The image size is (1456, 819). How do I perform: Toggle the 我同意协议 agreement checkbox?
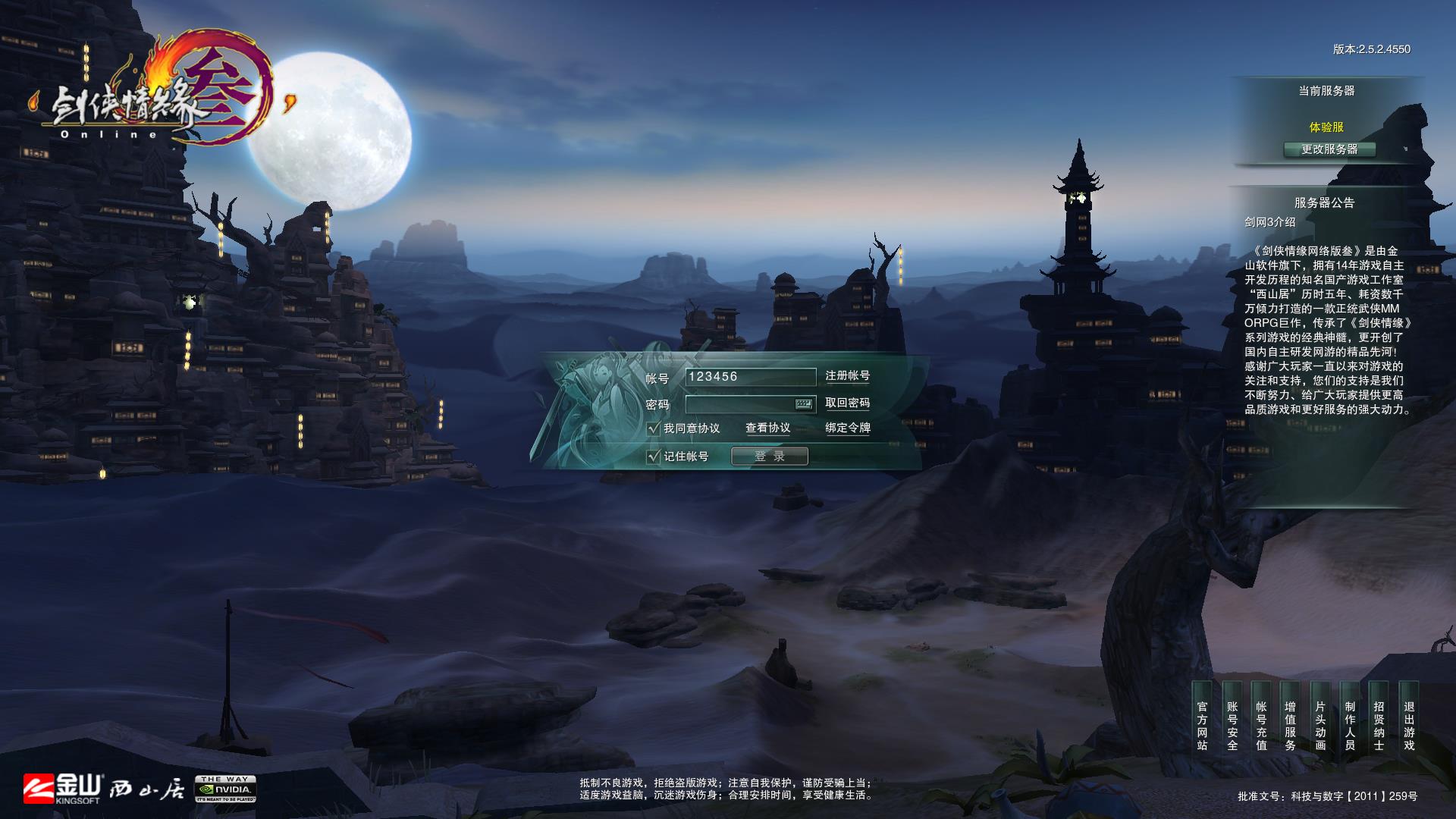point(654,428)
